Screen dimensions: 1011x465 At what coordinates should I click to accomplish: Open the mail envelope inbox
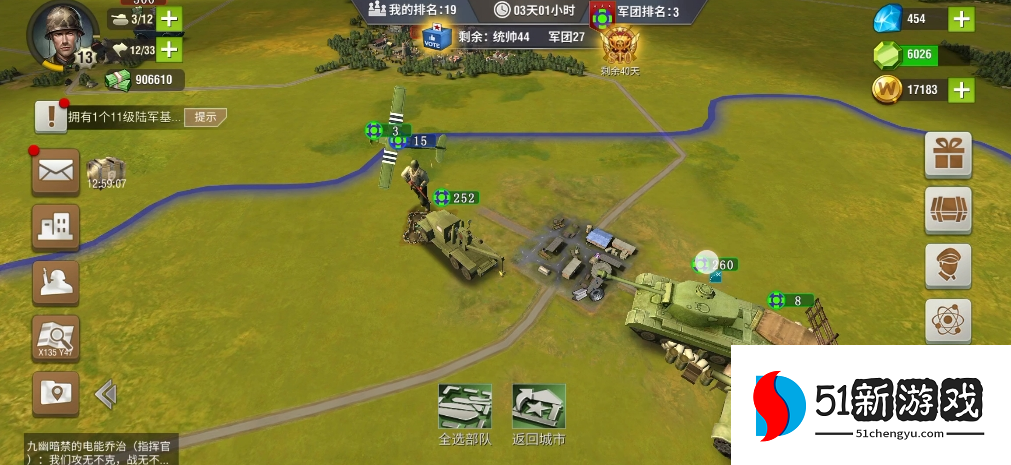click(56, 172)
